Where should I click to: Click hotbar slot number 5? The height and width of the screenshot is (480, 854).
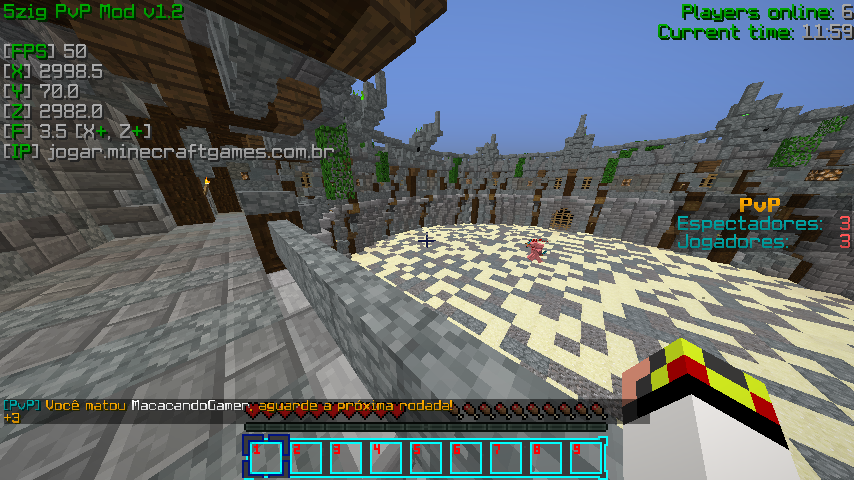coord(426,457)
